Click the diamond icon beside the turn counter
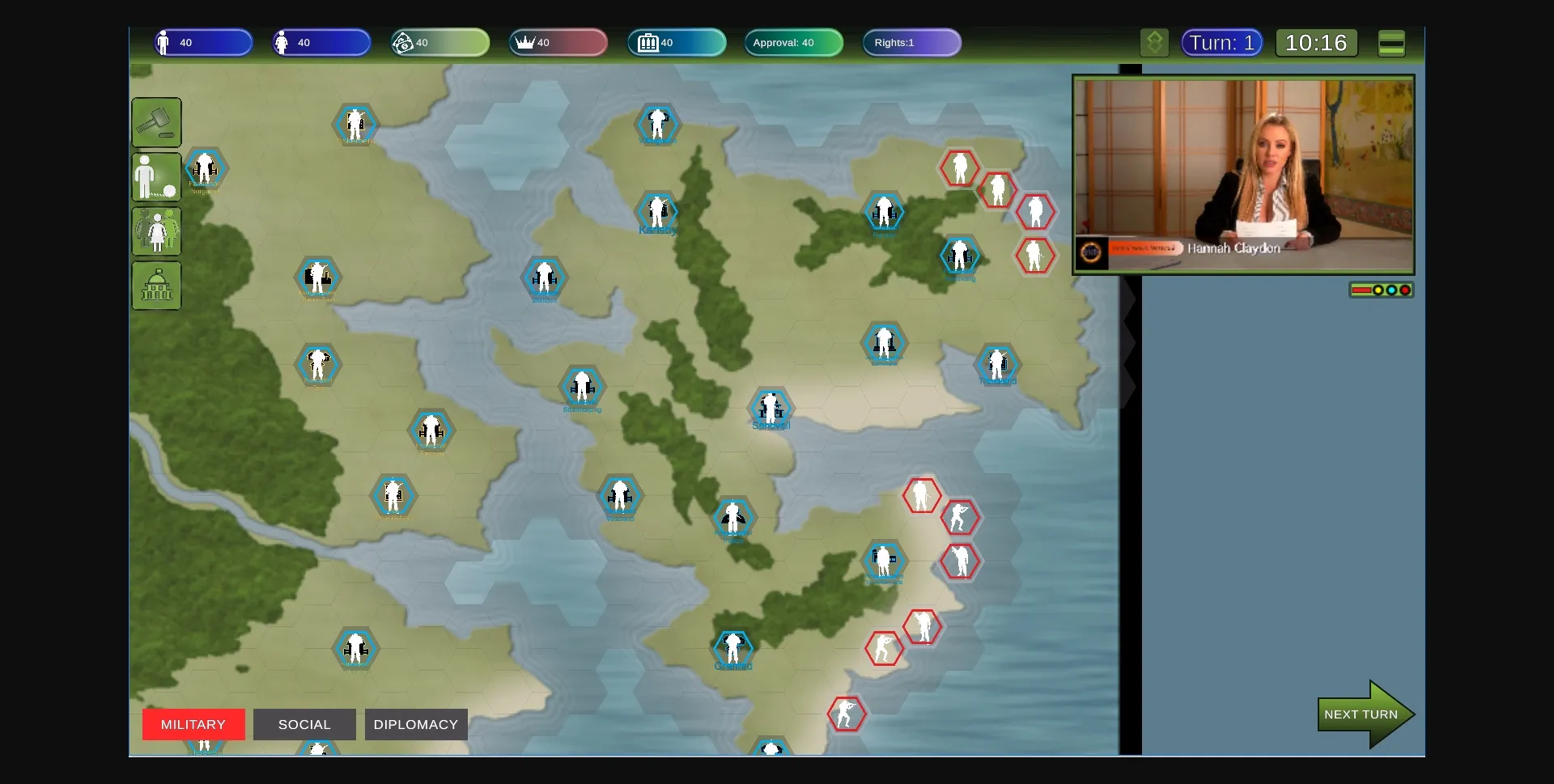Image resolution: width=1554 pixels, height=784 pixels. 1154,42
